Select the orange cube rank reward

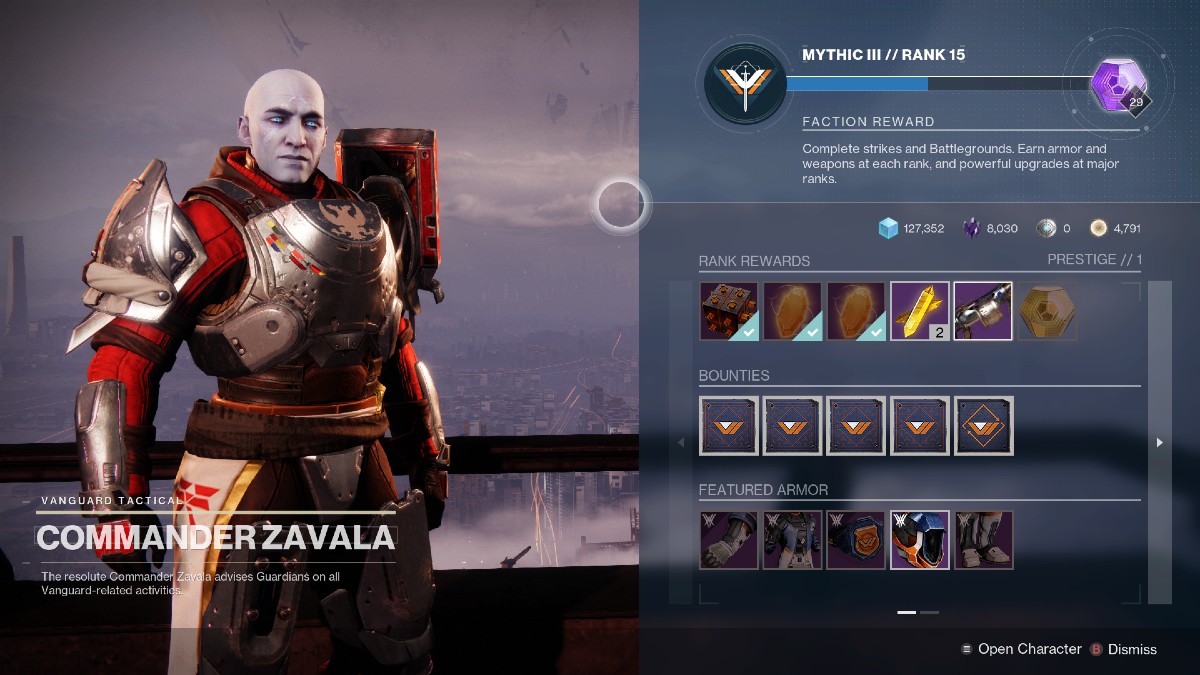[728, 311]
